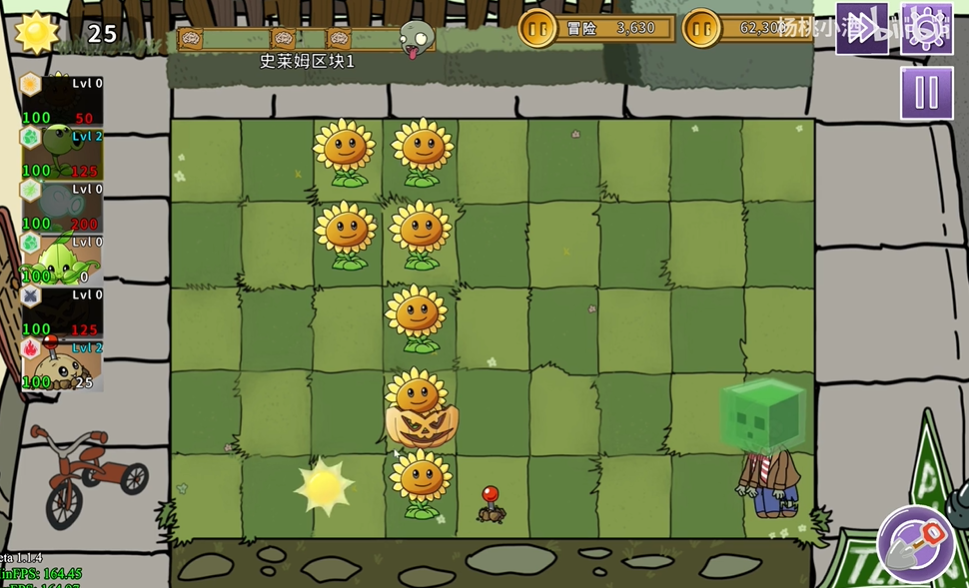The height and width of the screenshot is (588, 969).
Task: Activate the fast-forward speed button
Action: 862,27
